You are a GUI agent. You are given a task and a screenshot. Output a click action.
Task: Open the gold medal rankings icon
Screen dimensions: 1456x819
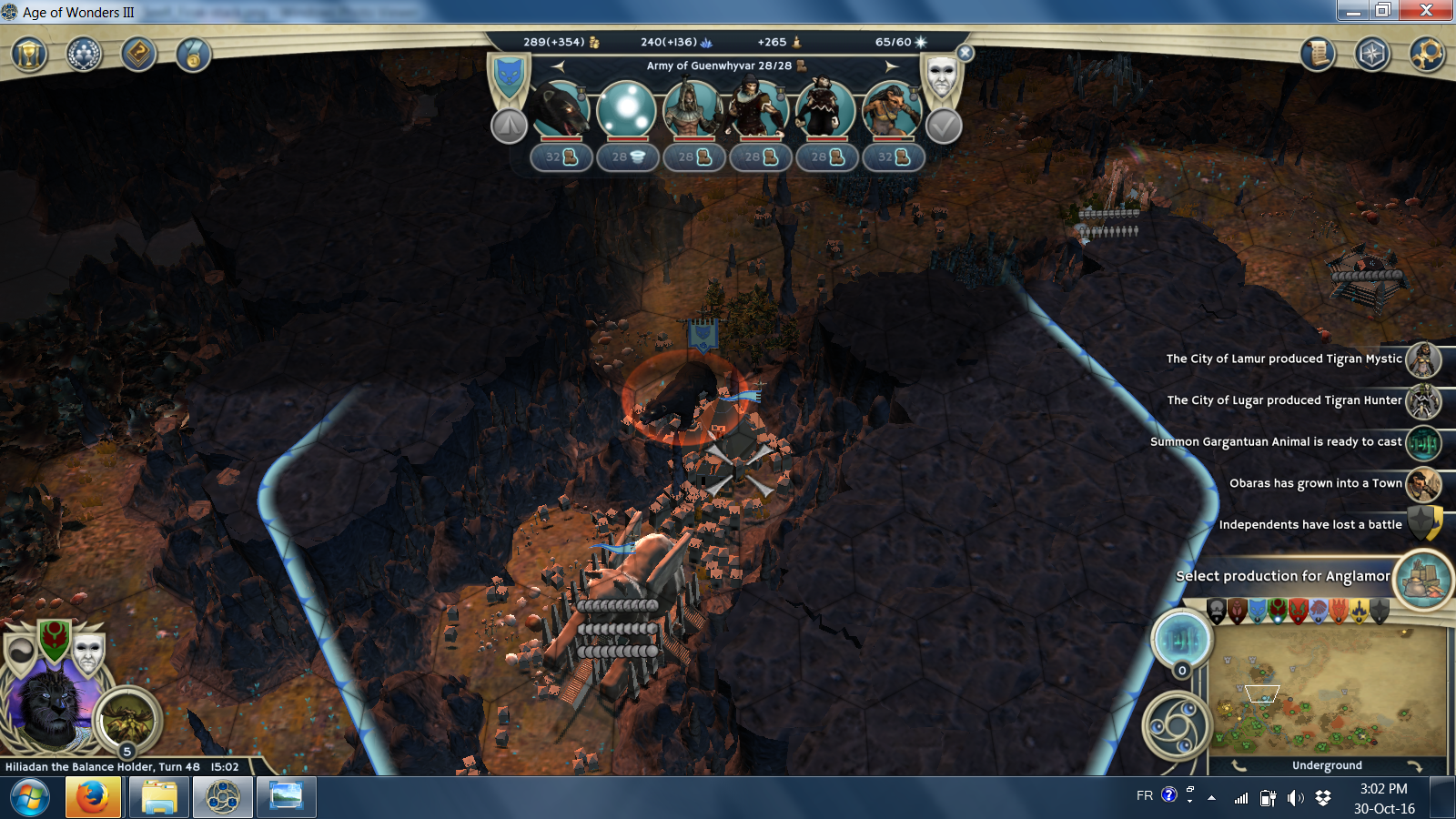pyautogui.click(x=193, y=55)
